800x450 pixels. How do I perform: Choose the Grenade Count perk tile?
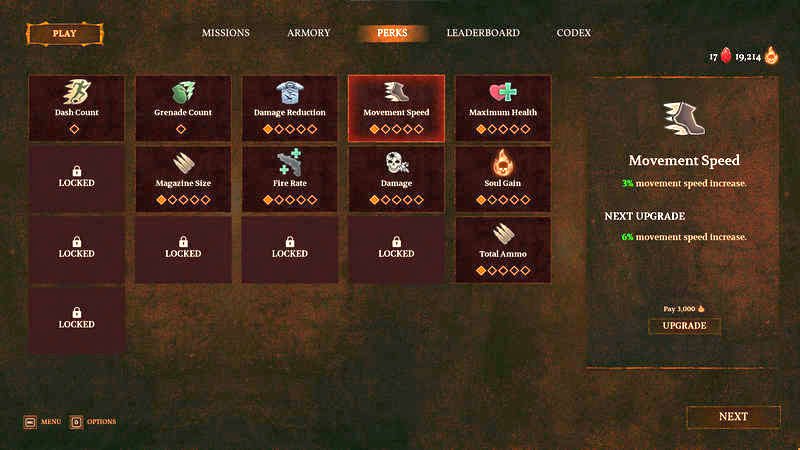coord(183,108)
